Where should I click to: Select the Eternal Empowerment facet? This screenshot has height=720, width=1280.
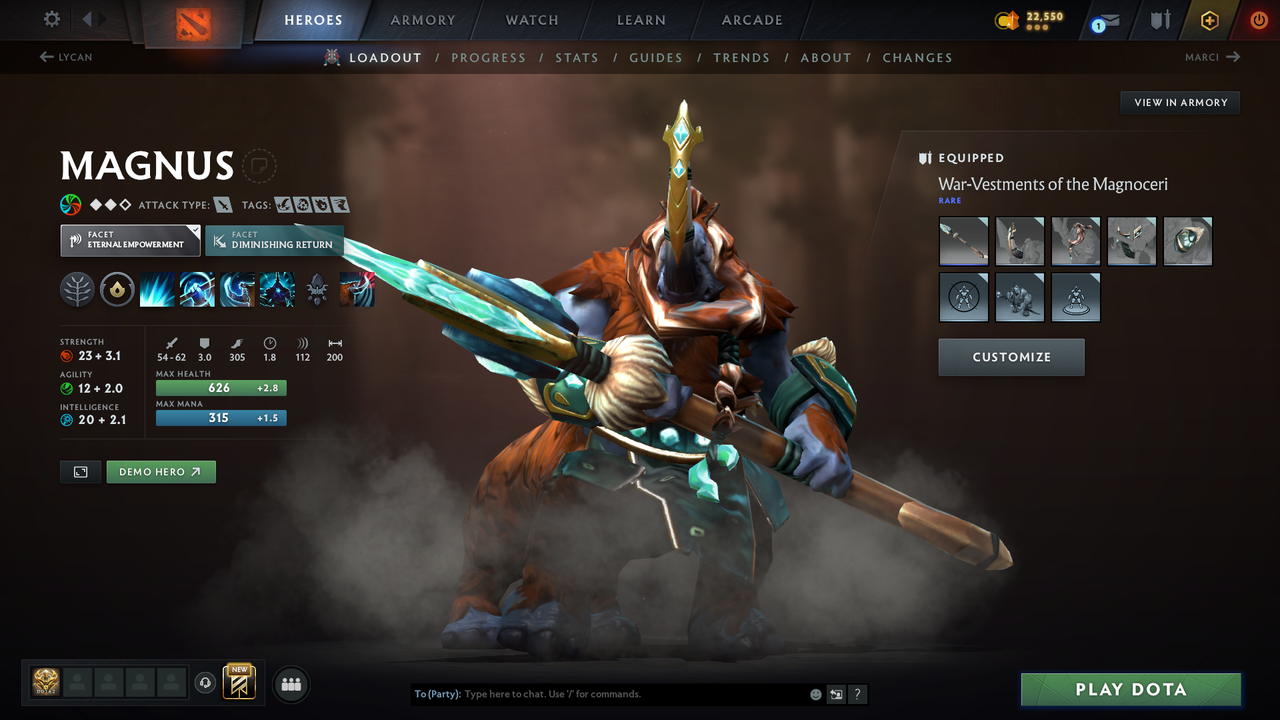[x=129, y=240]
